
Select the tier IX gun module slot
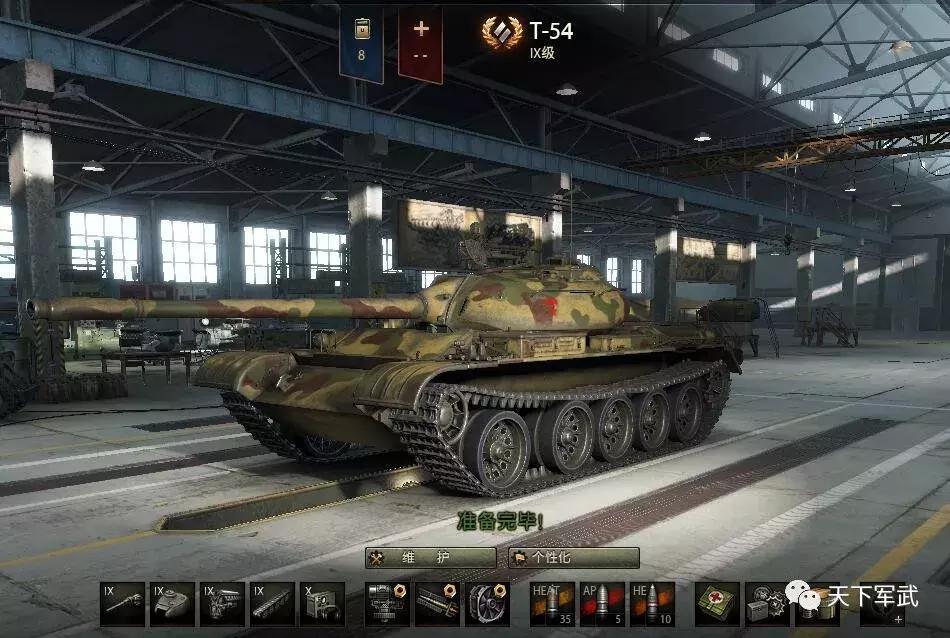tap(122, 604)
